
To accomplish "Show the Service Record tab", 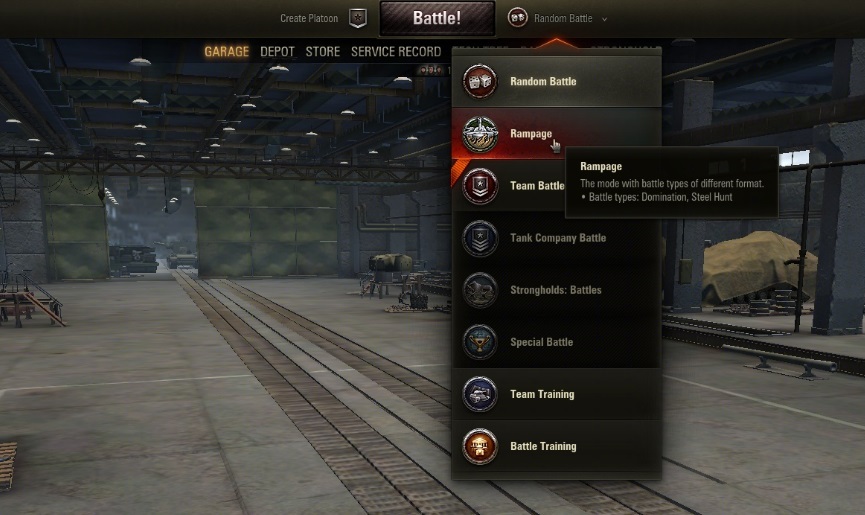I will (x=395, y=52).
